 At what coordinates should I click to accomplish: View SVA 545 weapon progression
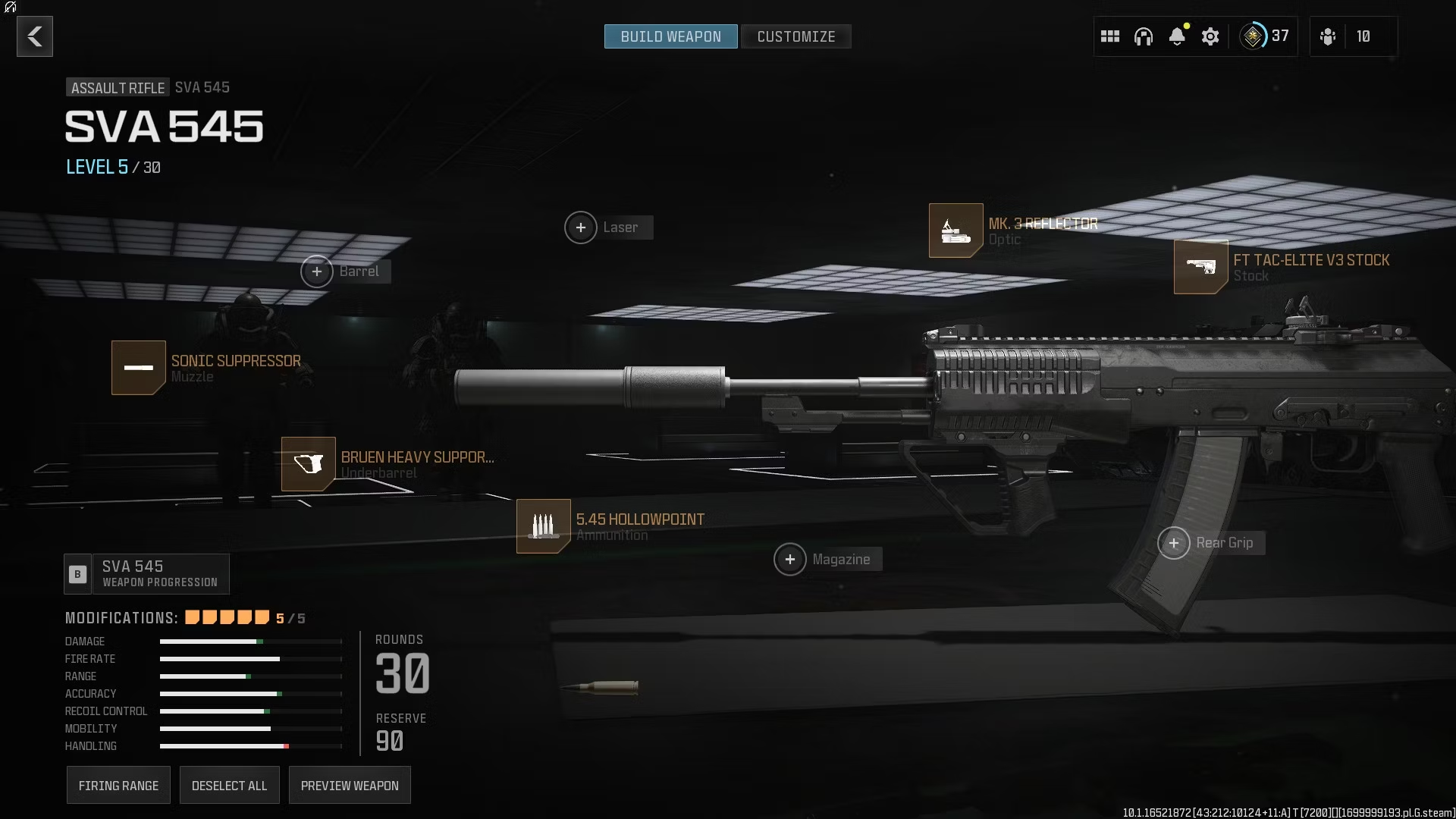146,574
